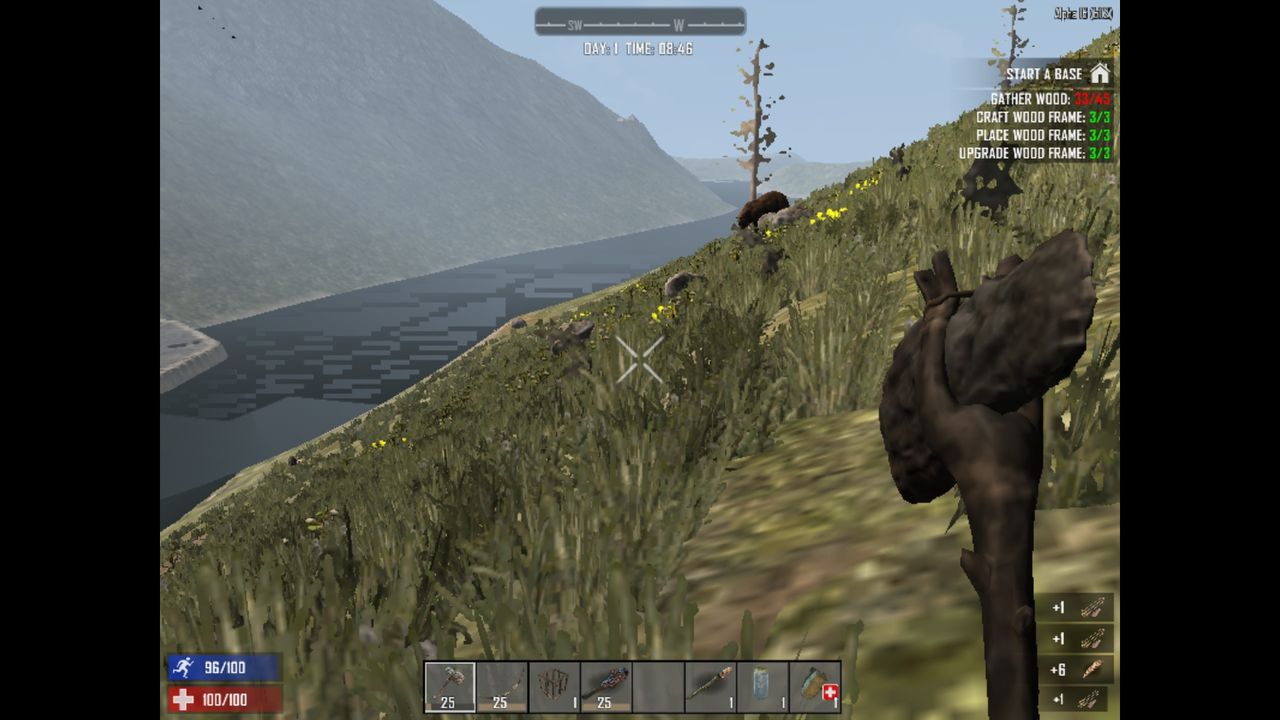The width and height of the screenshot is (1280, 720).
Task: Click the empty fifth hotbar slot
Action: [x=658, y=685]
